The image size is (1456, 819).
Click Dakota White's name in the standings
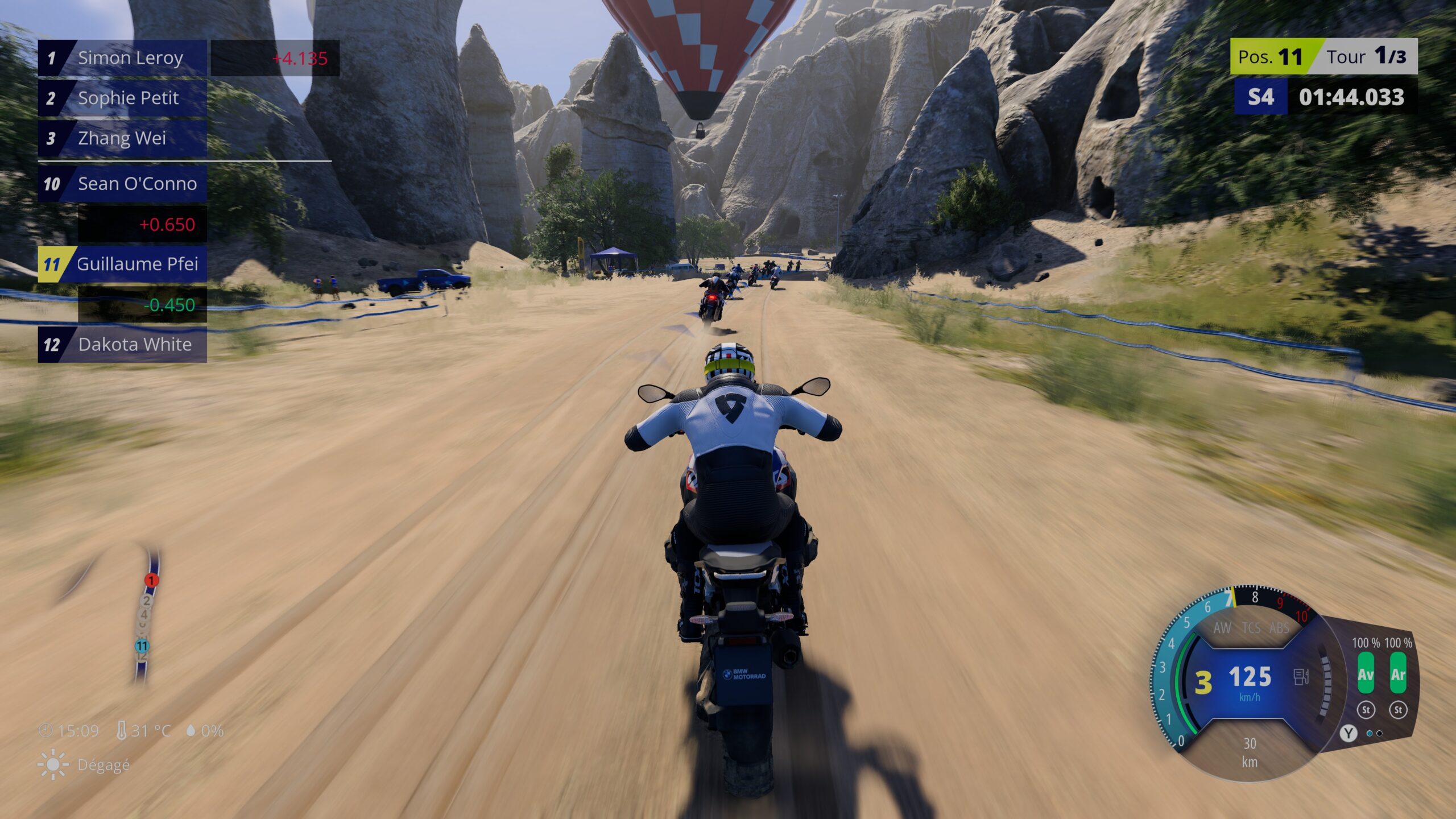(x=134, y=345)
